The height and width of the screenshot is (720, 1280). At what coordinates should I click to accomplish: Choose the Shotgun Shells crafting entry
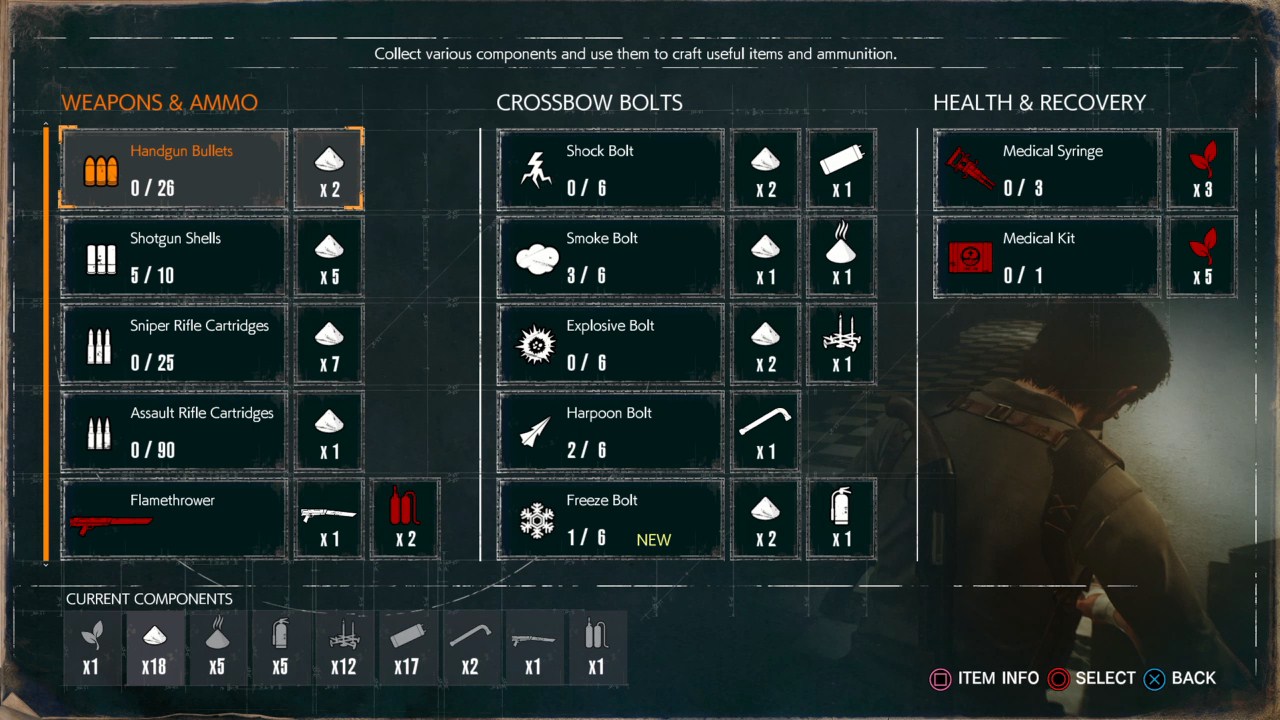tap(174, 257)
